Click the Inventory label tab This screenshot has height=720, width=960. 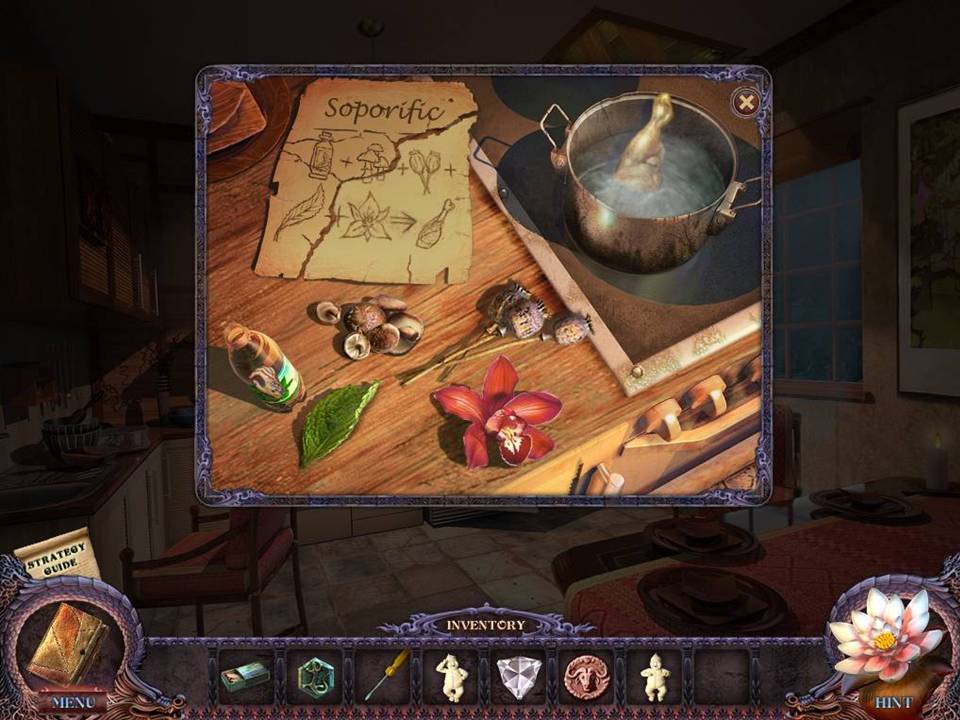coord(485,625)
